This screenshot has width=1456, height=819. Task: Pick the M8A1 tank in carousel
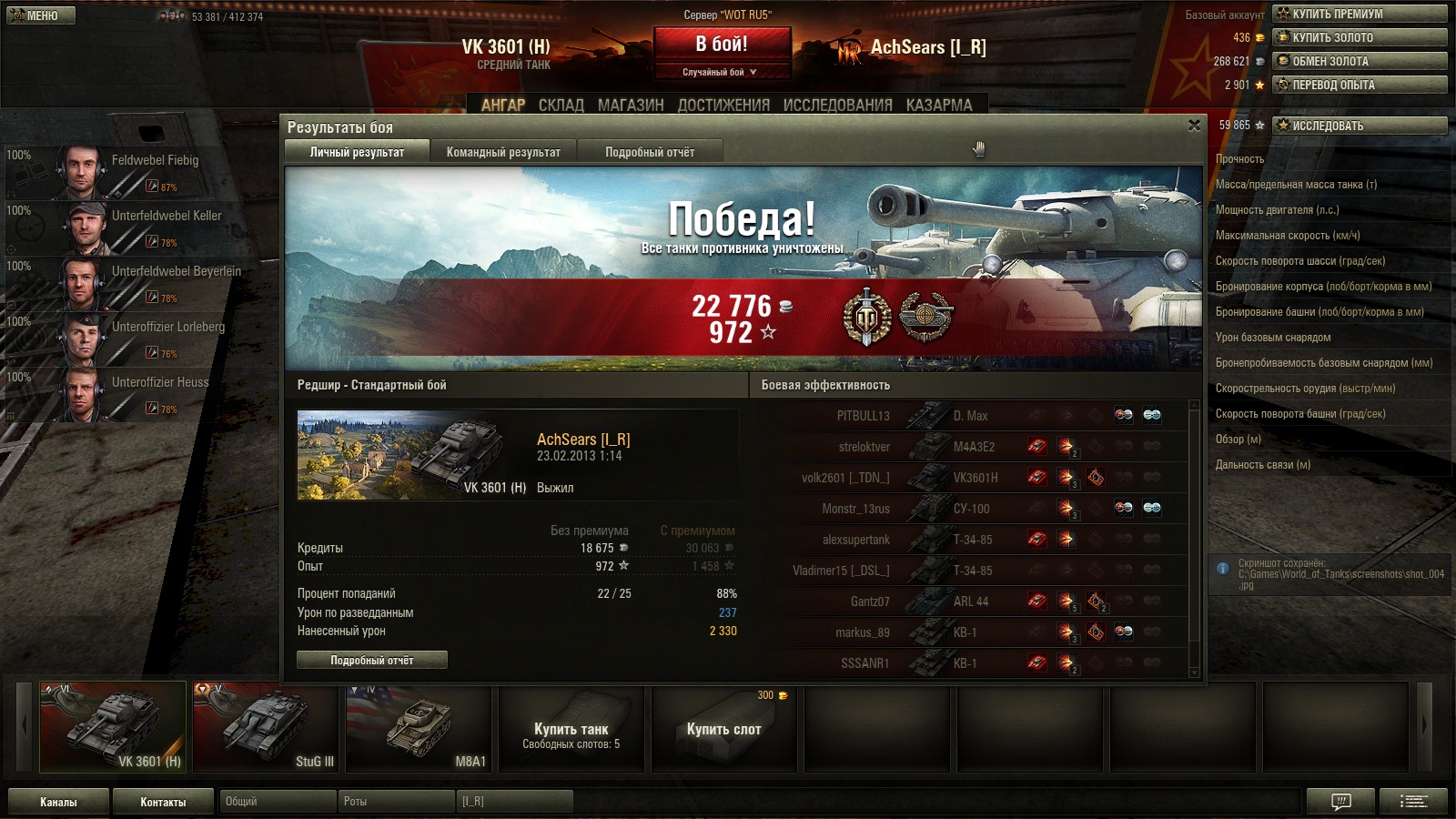tap(418, 726)
